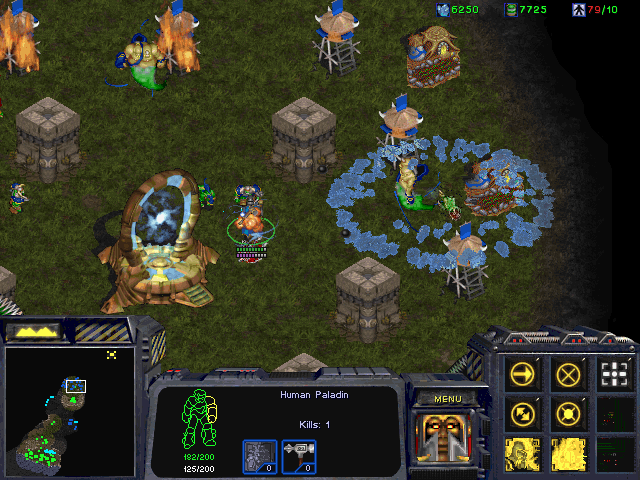
Task: Activate the Move command arrow
Action: click(523, 374)
